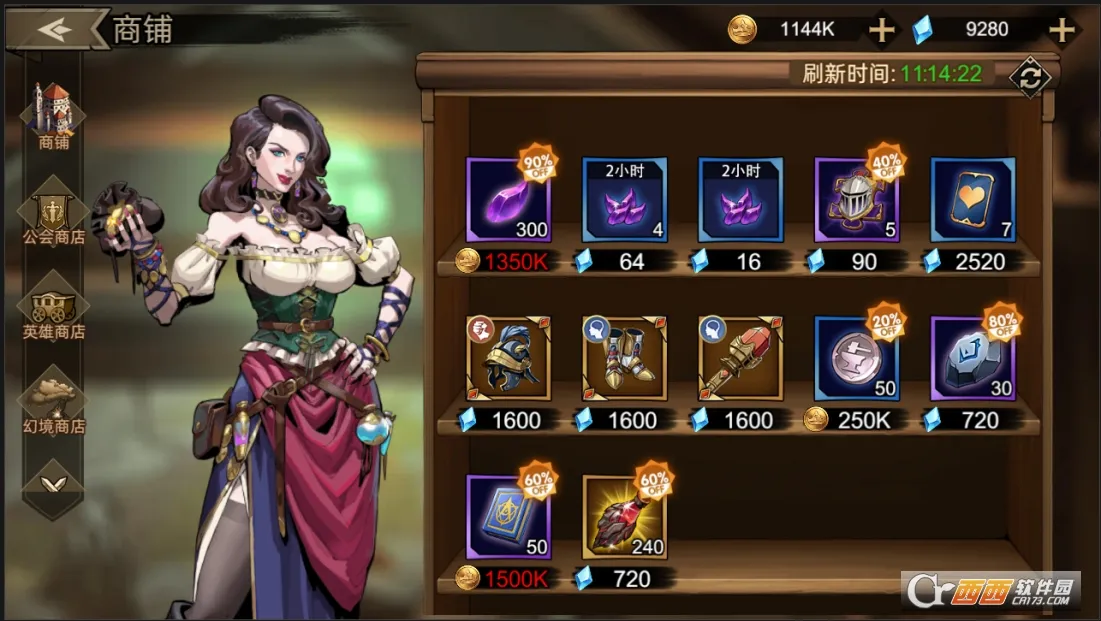Select the heart card item costing 2520
Screen dimensions: 1101x621
(972, 200)
